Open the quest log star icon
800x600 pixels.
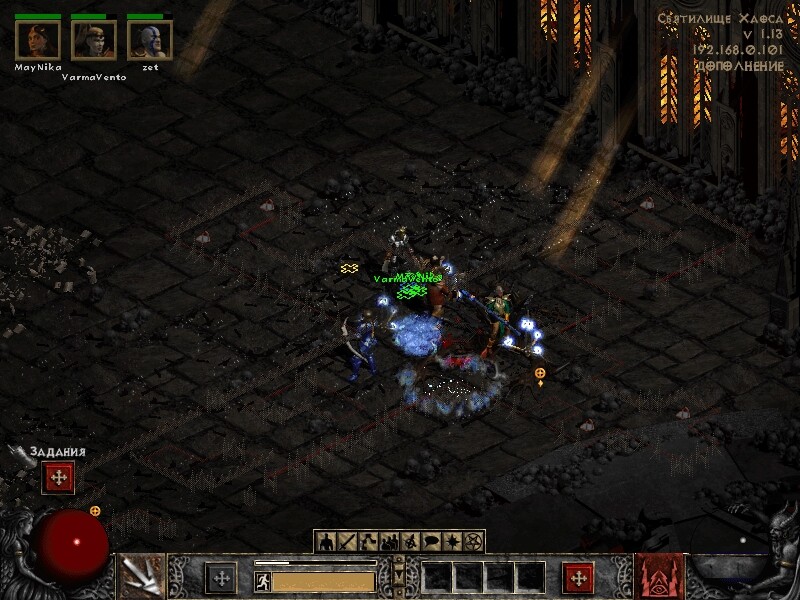point(452,542)
